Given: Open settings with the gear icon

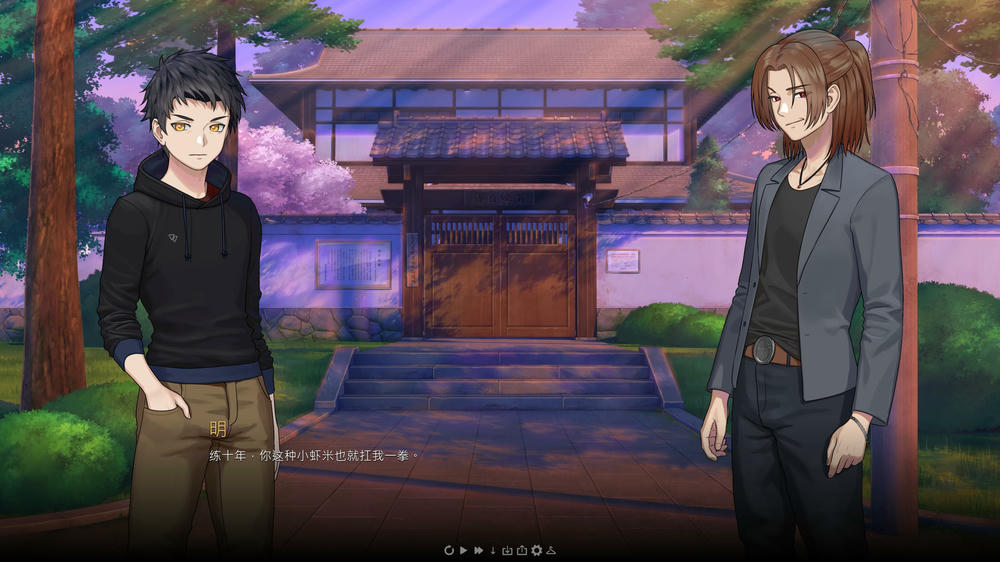Looking at the screenshot, I should tap(536, 550).
